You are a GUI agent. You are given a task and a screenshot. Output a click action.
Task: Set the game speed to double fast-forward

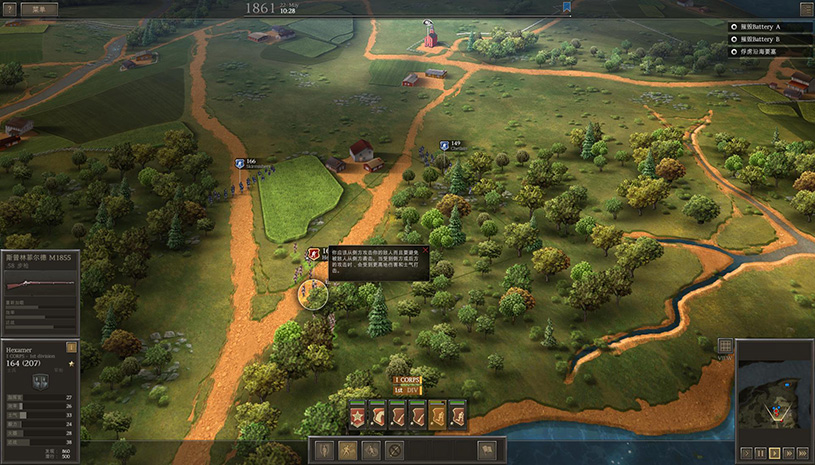[788, 453]
